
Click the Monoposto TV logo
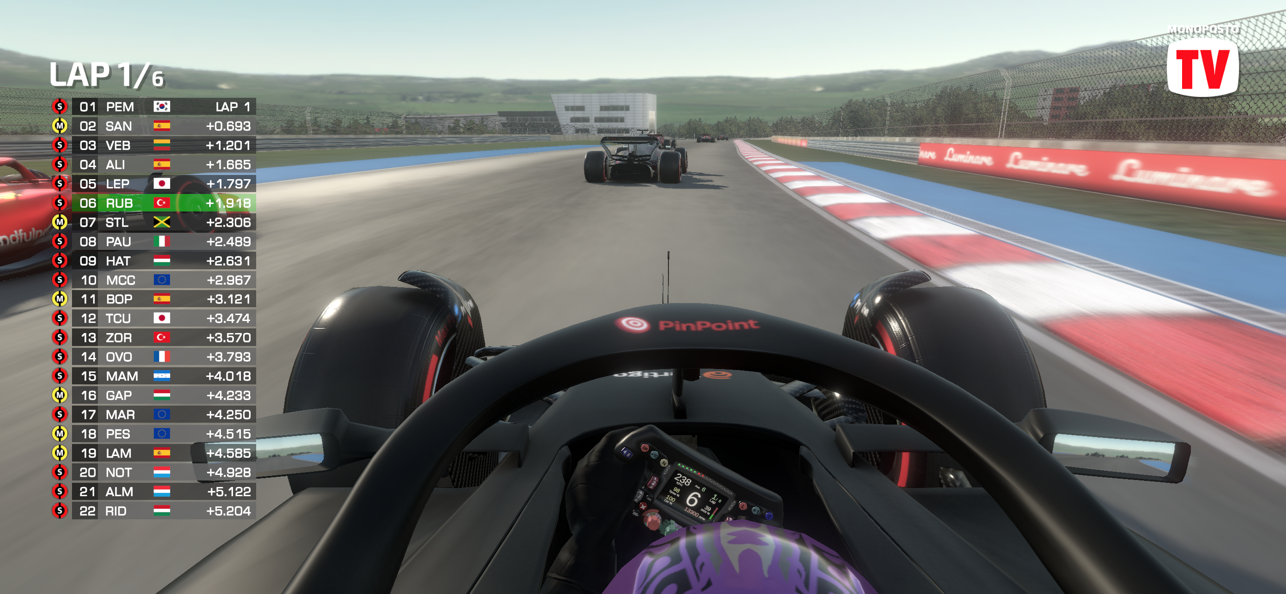tap(1203, 66)
